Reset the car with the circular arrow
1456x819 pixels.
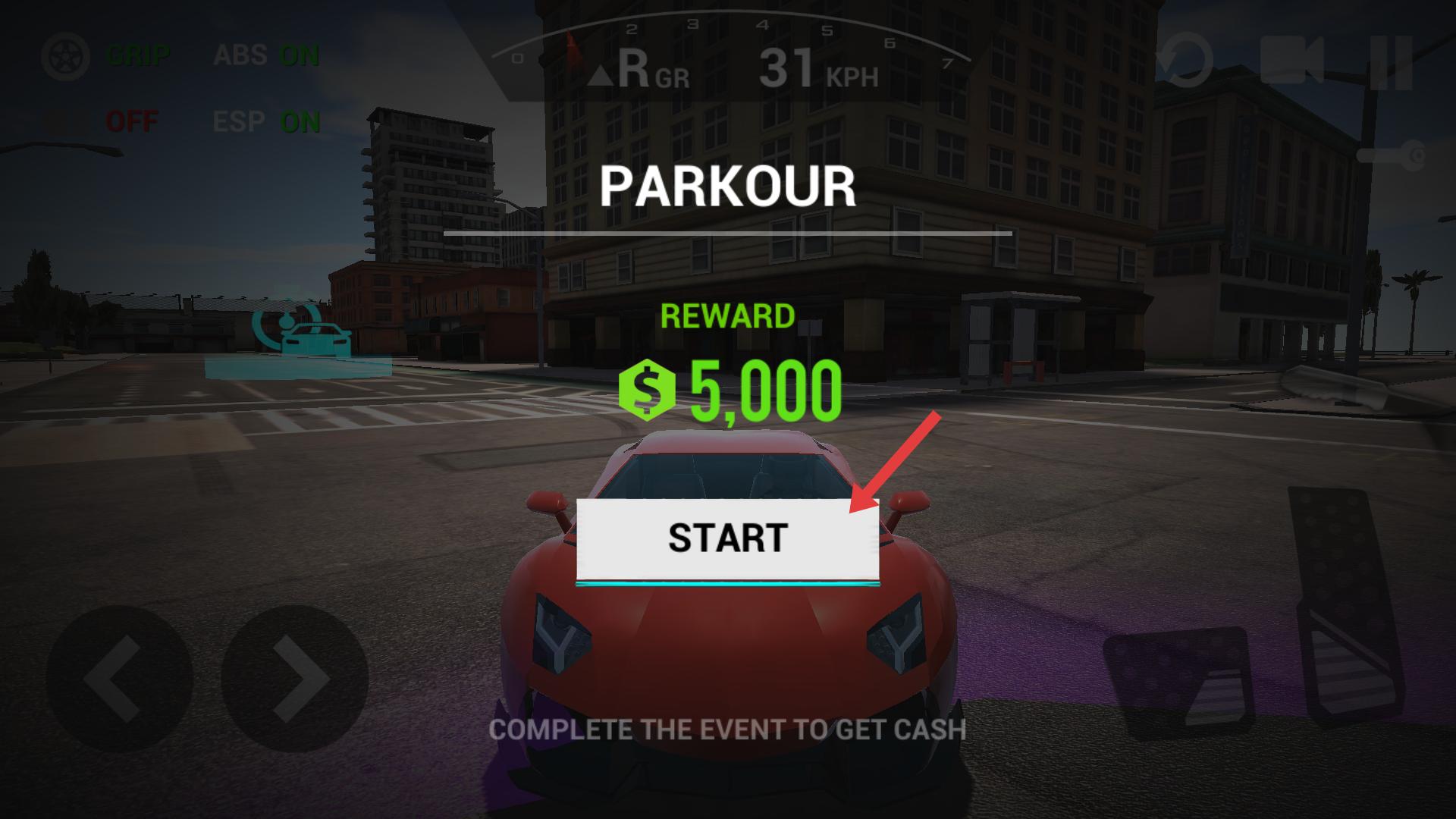pos(1185,60)
